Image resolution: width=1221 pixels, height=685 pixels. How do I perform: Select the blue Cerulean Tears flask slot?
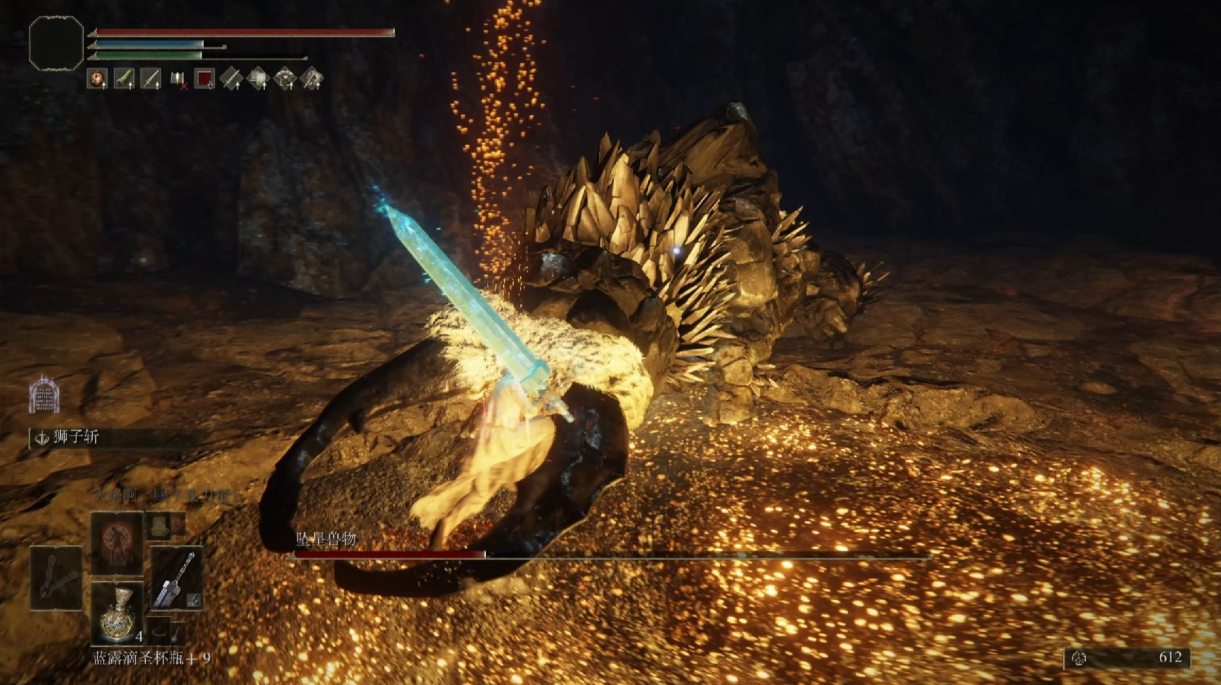tap(117, 612)
